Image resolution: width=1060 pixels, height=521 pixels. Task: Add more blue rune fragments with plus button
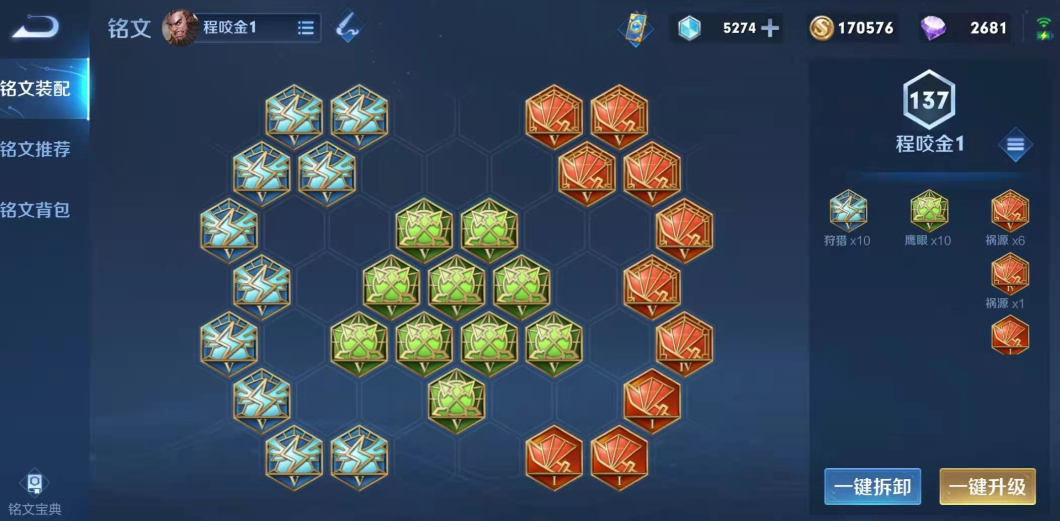[x=769, y=28]
